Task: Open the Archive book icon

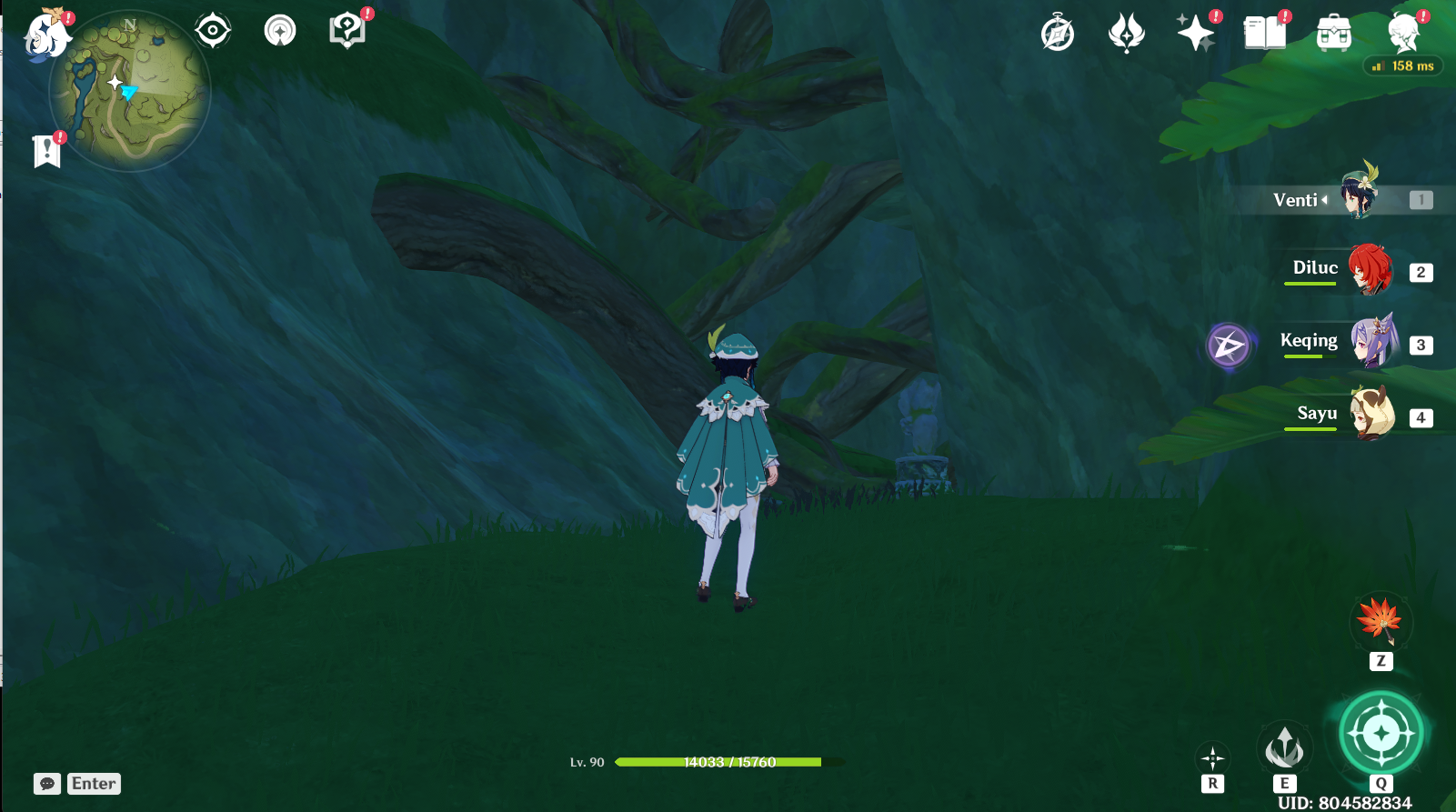Action: point(1264,32)
